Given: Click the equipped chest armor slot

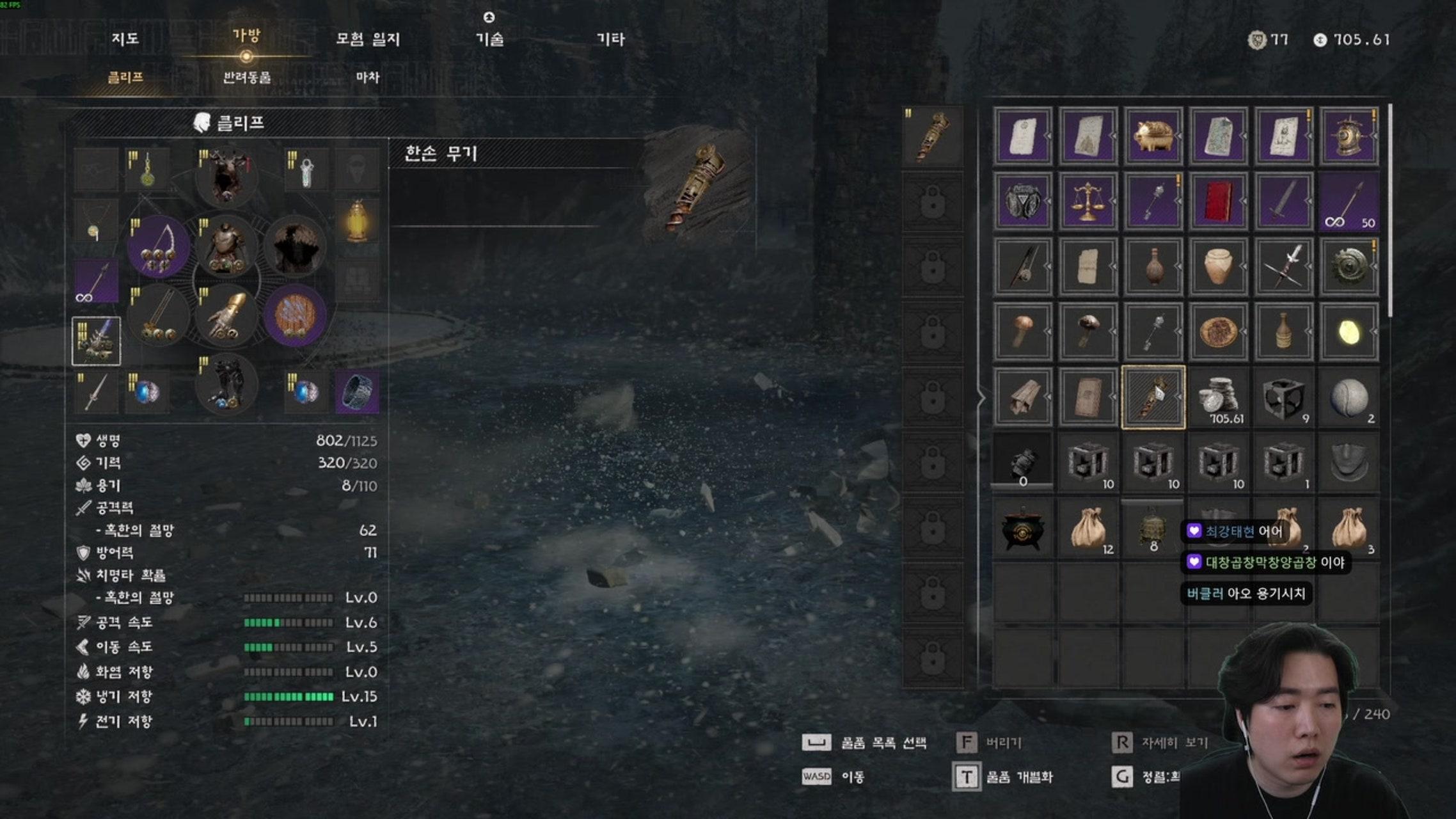Looking at the screenshot, I should point(226,246).
